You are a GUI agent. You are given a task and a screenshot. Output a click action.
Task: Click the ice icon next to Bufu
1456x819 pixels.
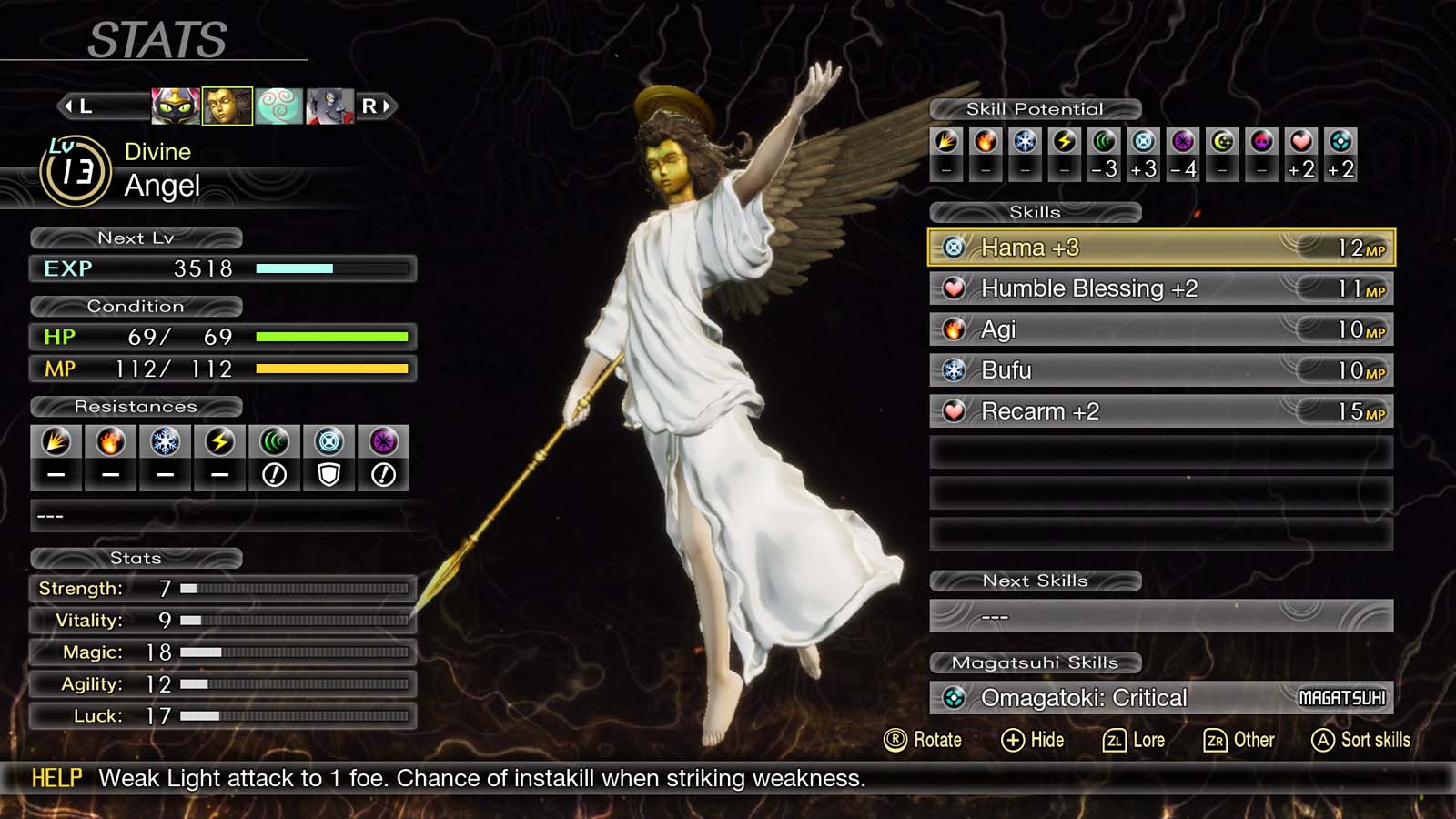[956, 369]
